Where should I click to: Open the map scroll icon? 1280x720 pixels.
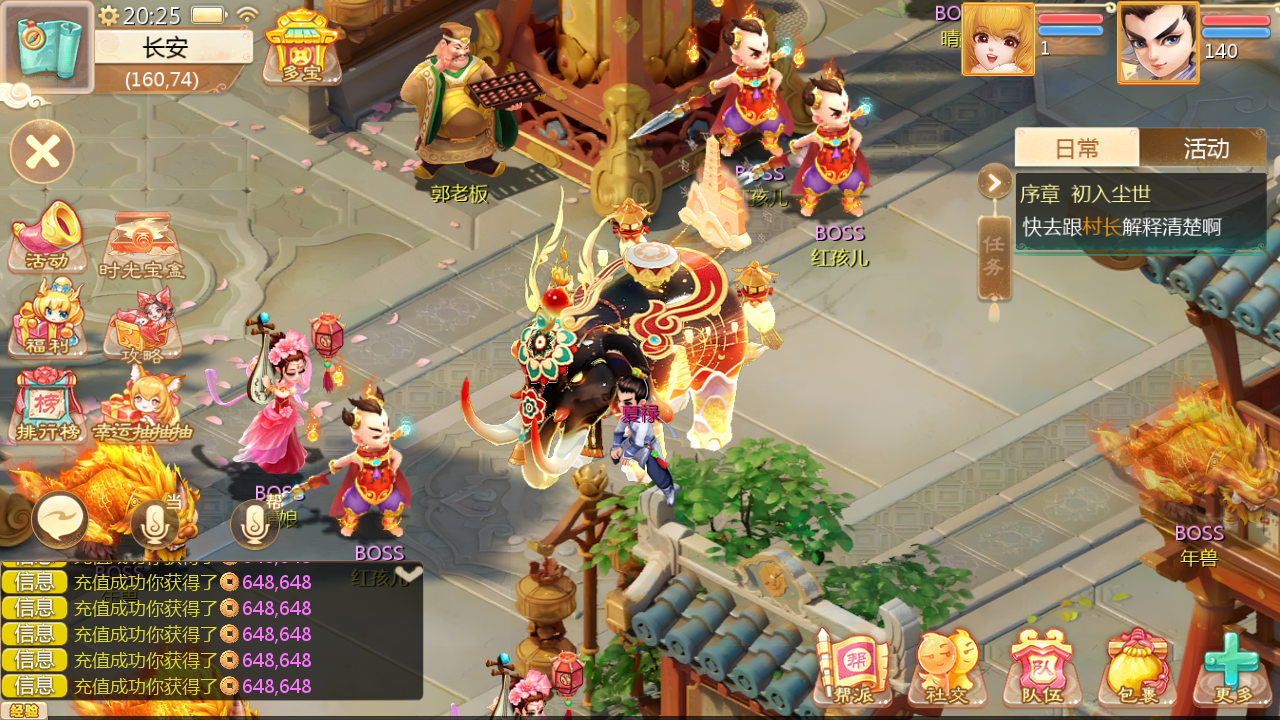pos(48,46)
